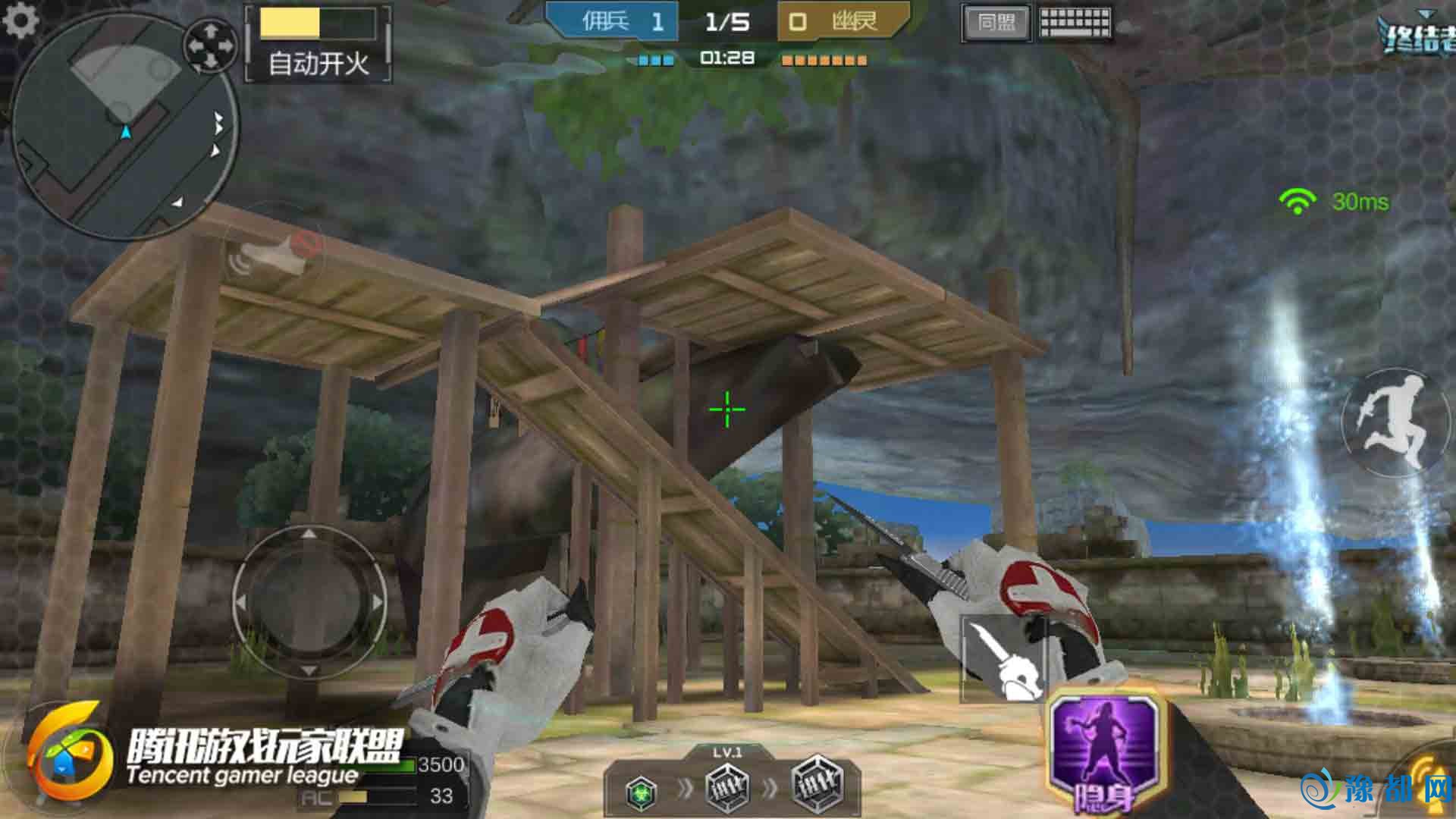The image size is (1456, 819).
Task: Open the gear settings icon
Action: [x=20, y=20]
